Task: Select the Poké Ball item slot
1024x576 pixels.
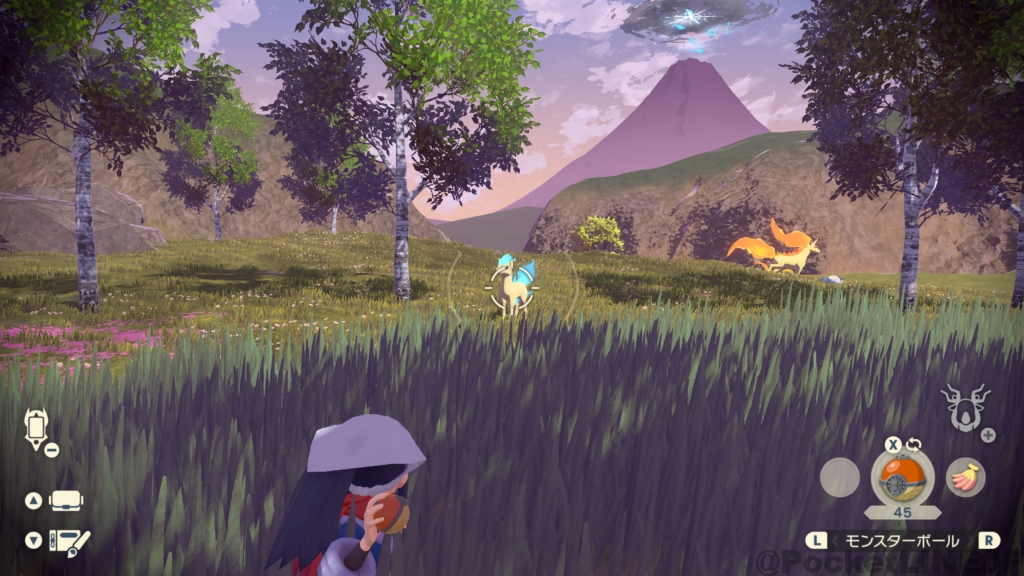Action: (902, 477)
